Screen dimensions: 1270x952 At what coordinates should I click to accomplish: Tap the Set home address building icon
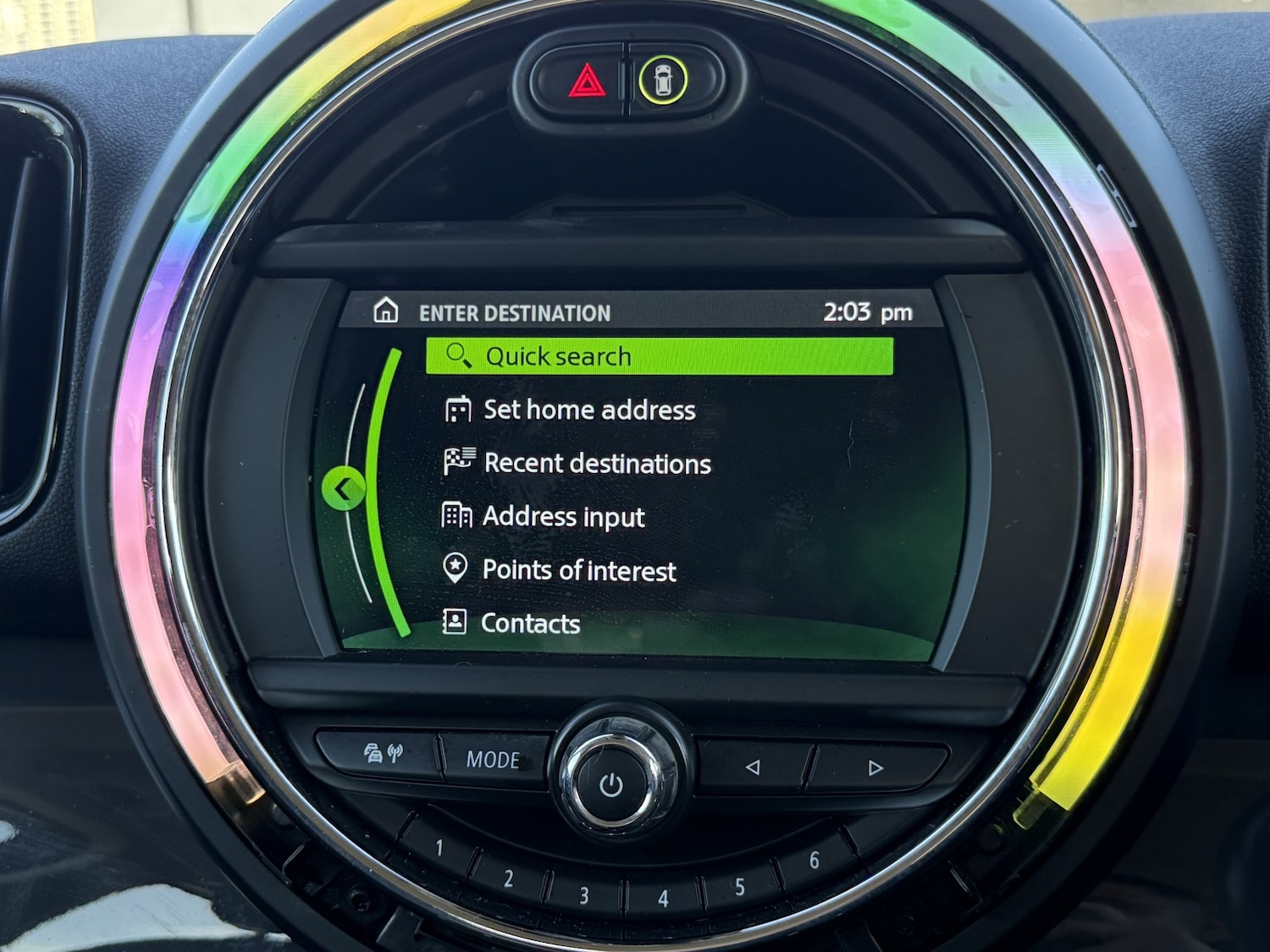tap(458, 410)
